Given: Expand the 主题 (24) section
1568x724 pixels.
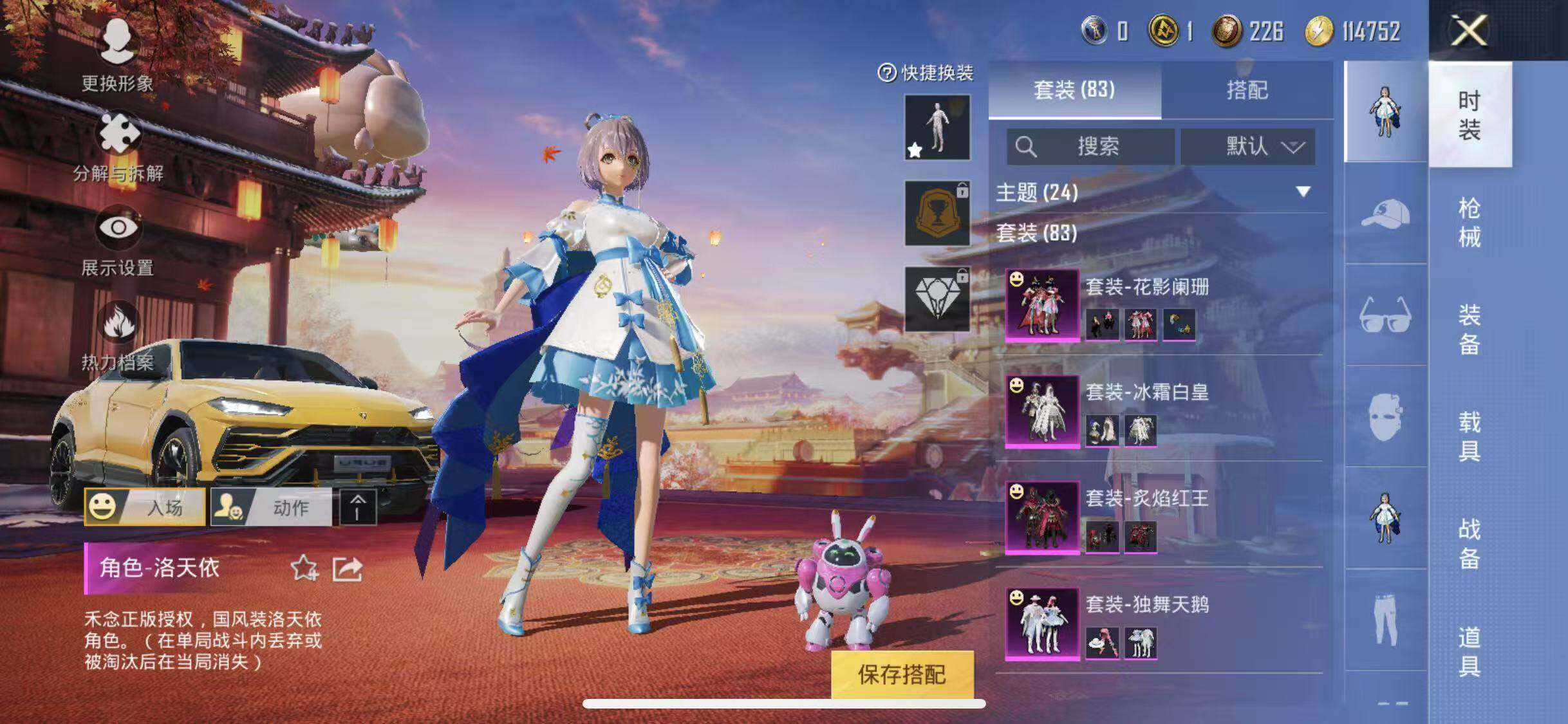Looking at the screenshot, I should pyautogui.click(x=1159, y=192).
